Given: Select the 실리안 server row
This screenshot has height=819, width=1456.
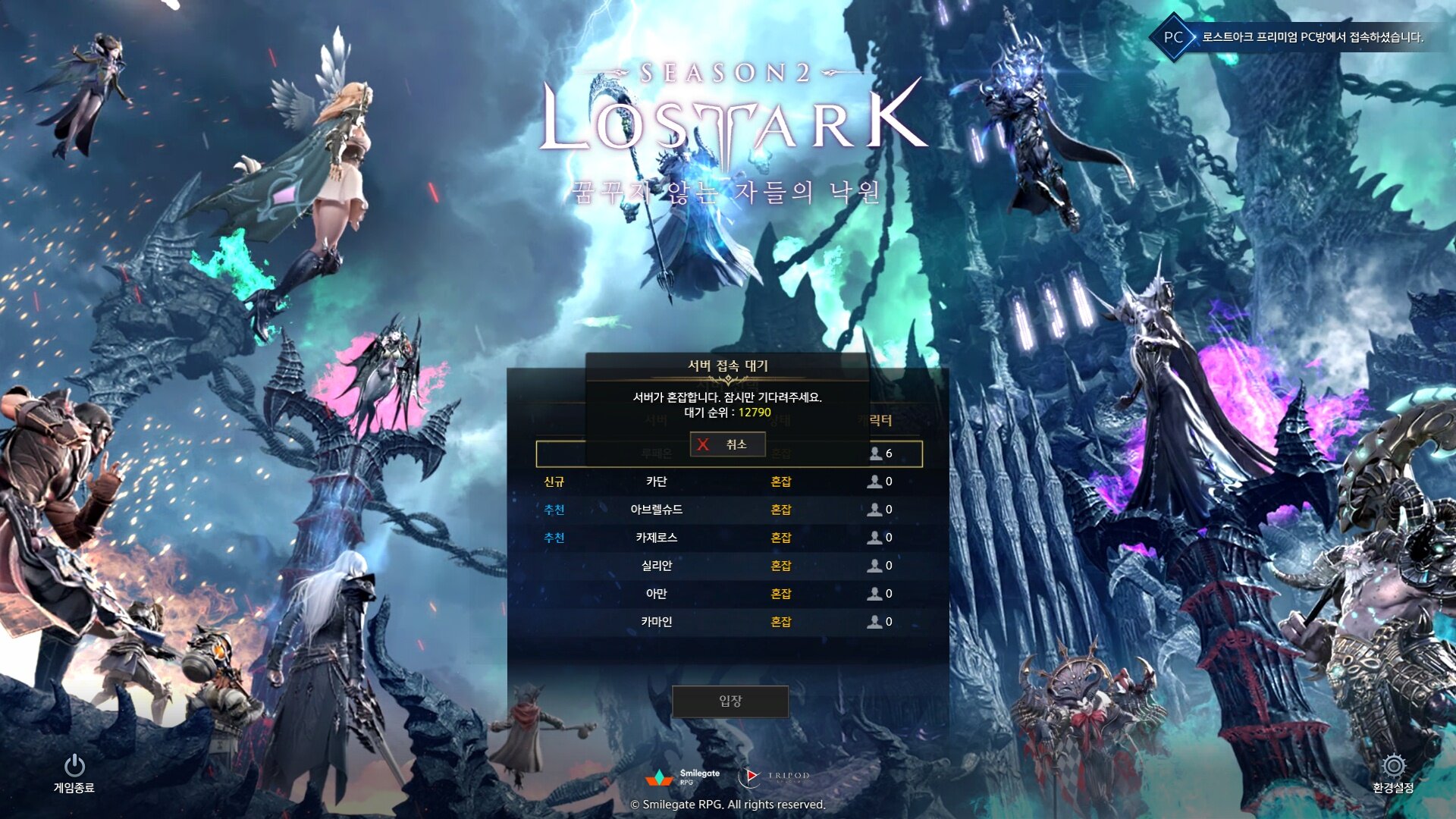Looking at the screenshot, I should (656, 566).
